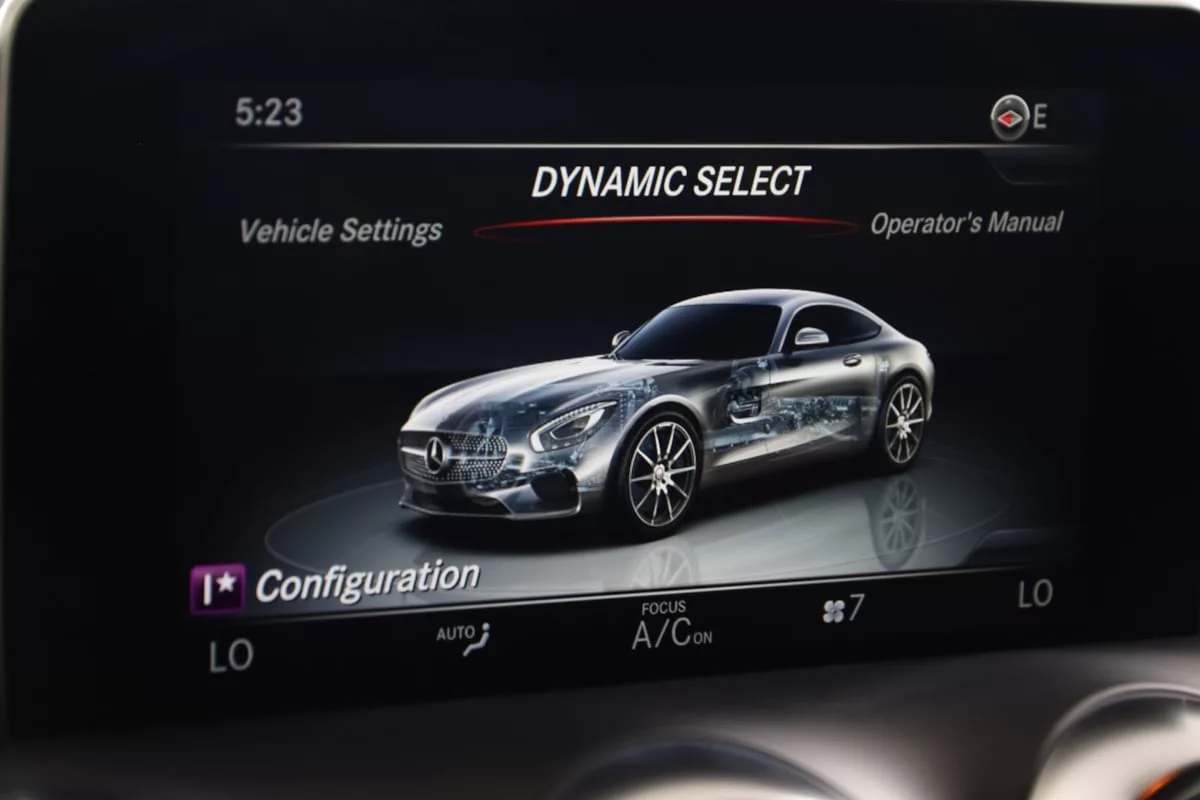
Task: Select the DYNAMIC SELECT heading
Action: tap(669, 182)
